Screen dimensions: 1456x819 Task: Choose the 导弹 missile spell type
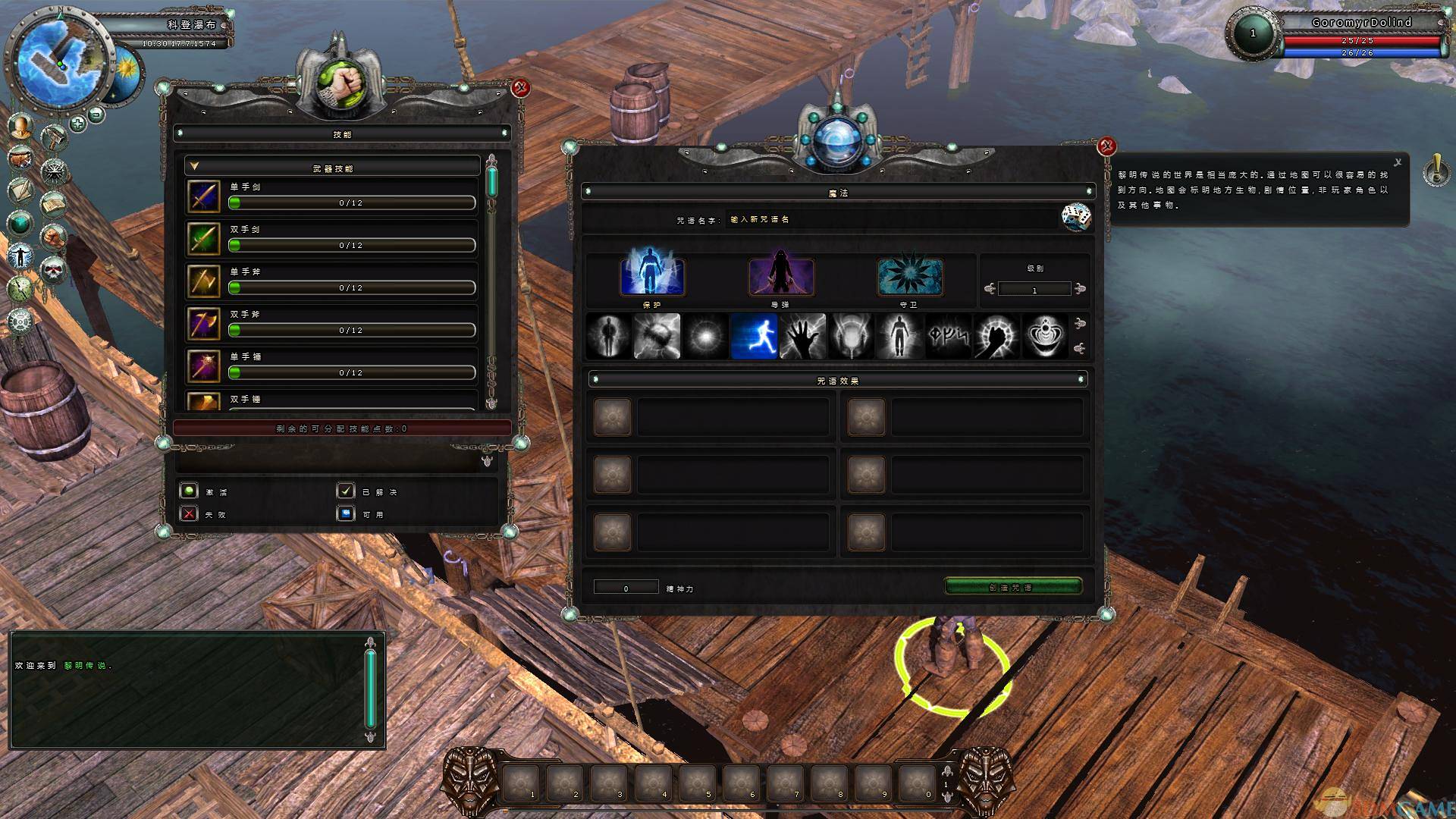pyautogui.click(x=781, y=277)
